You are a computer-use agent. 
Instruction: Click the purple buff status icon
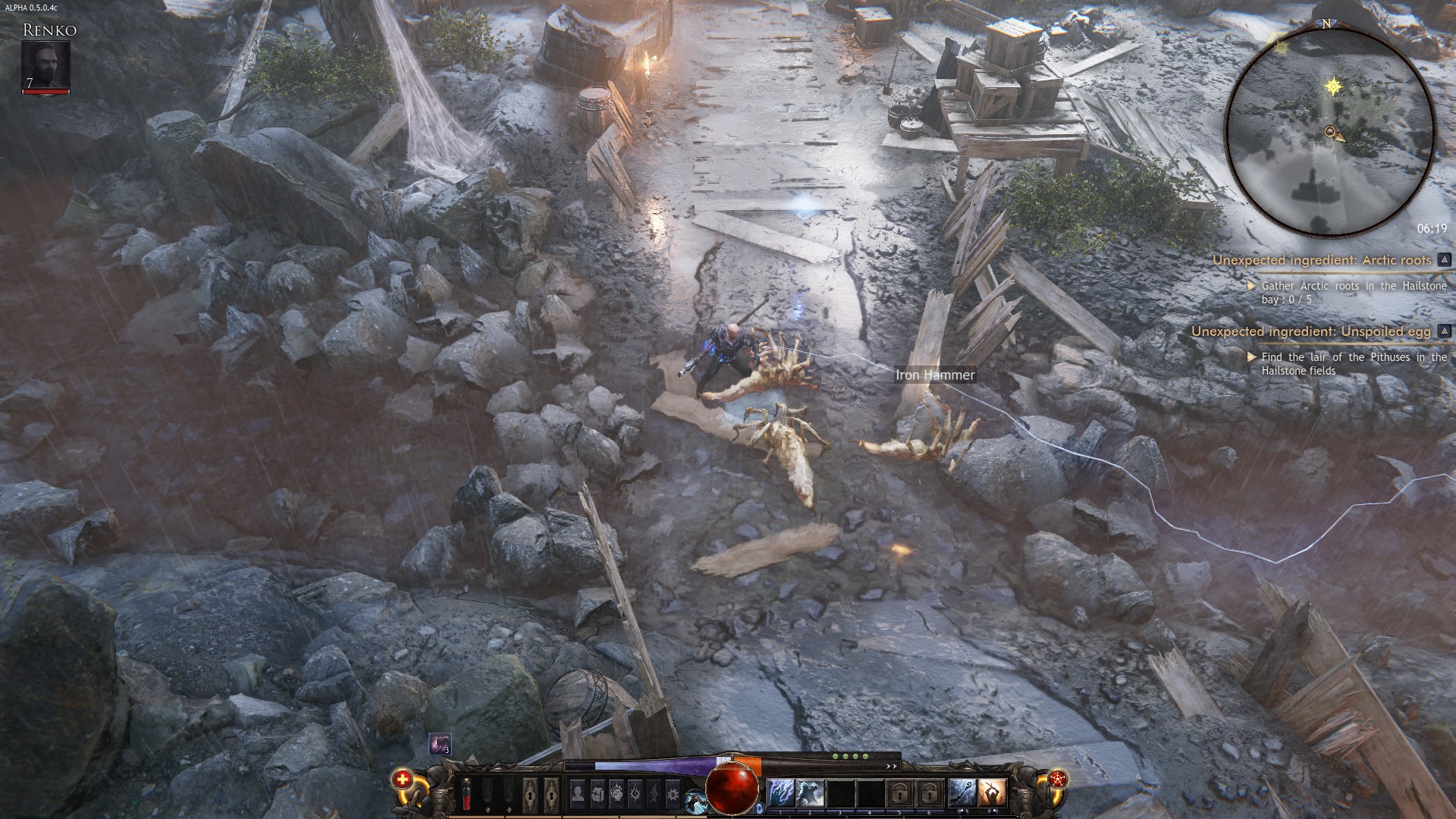click(439, 744)
